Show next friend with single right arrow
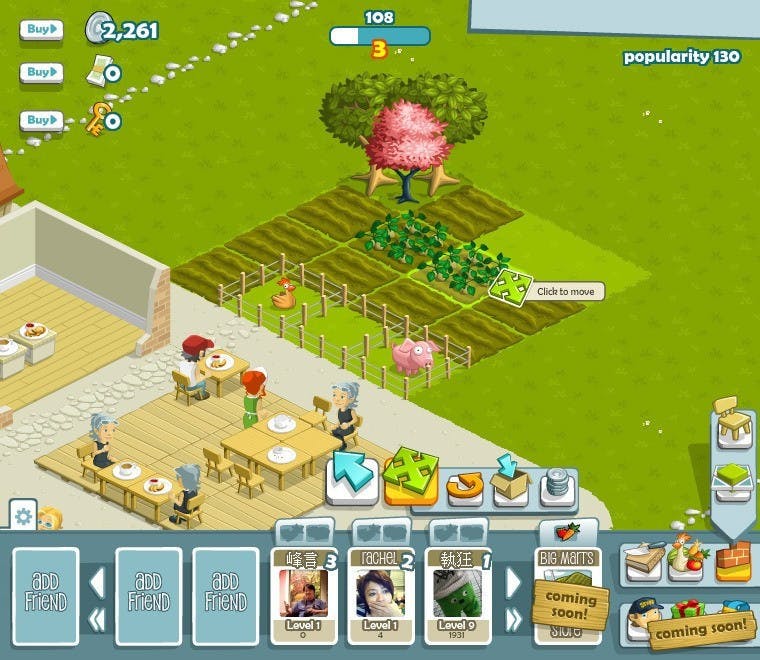Image resolution: width=760 pixels, height=660 pixels. tap(514, 581)
